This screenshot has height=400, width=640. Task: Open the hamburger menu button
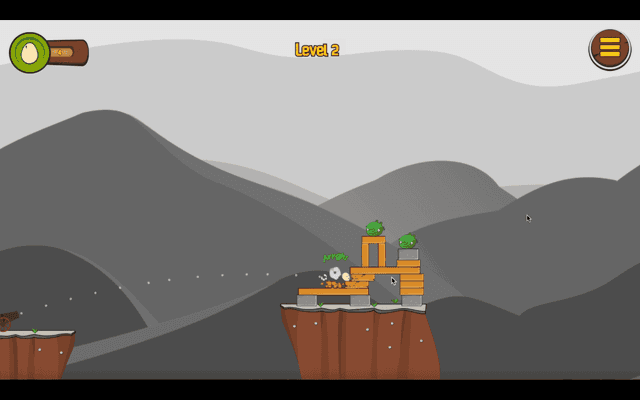pos(609,48)
